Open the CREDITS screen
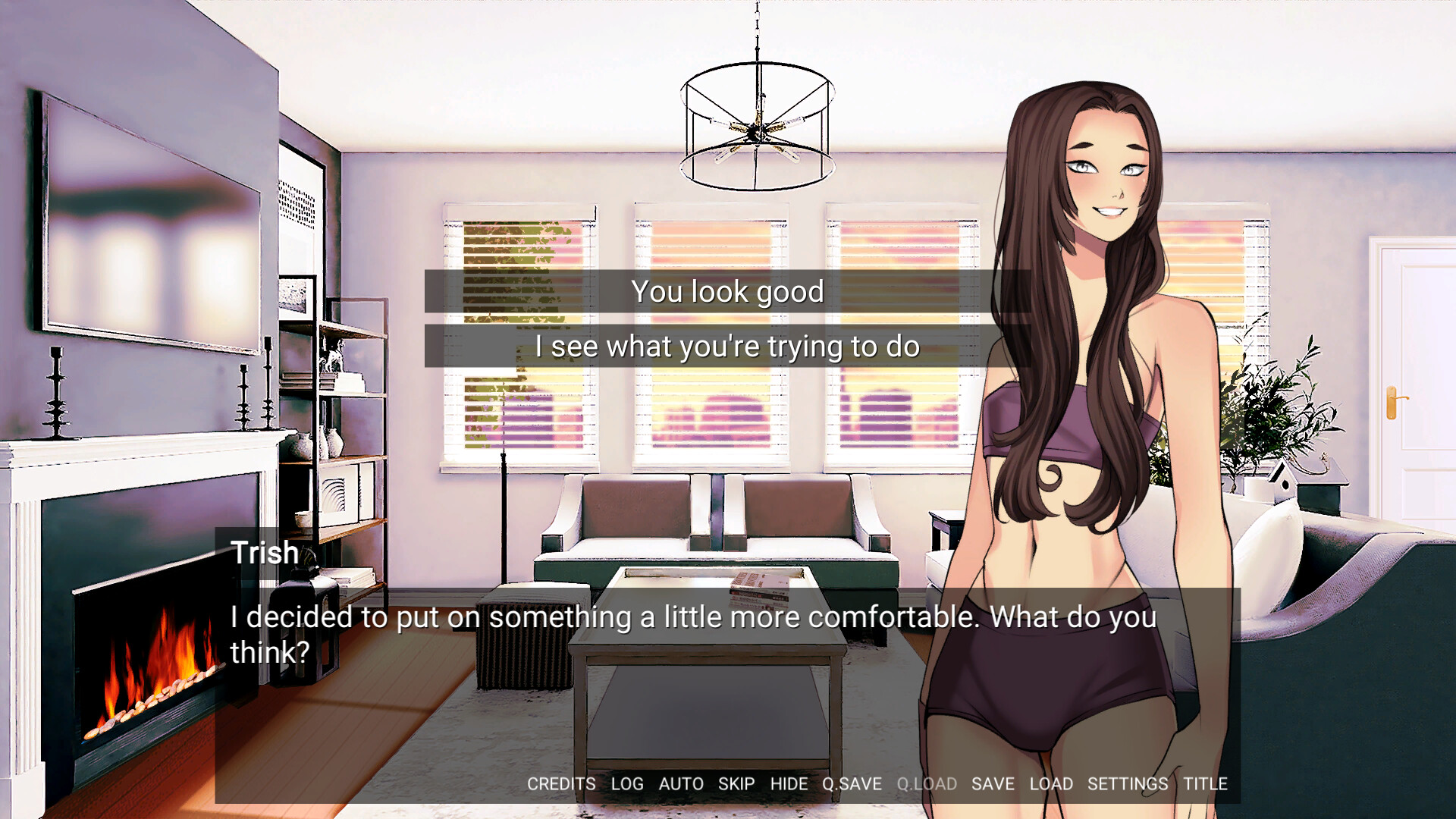 point(561,784)
